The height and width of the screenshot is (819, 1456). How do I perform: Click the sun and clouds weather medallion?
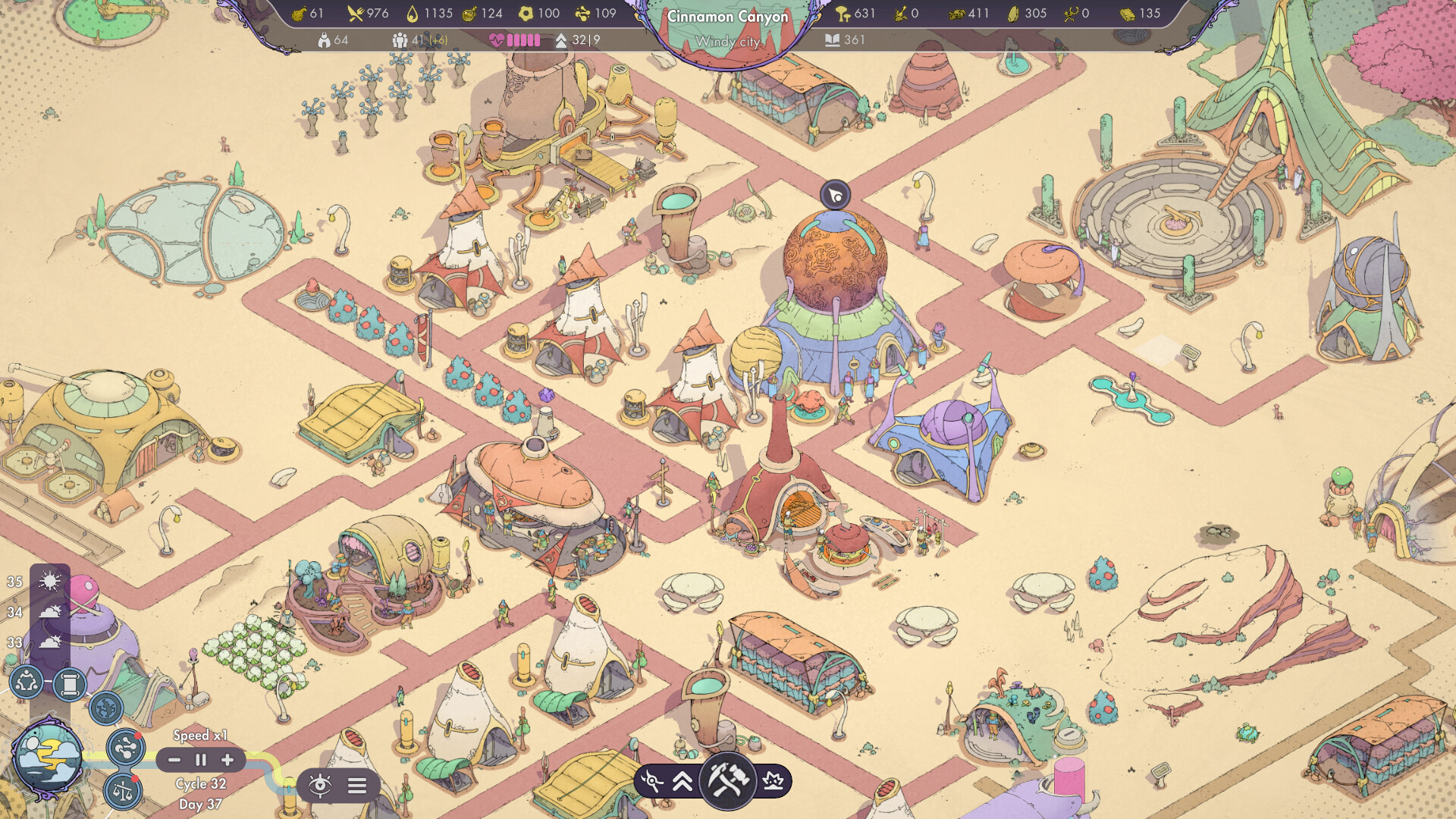49,758
